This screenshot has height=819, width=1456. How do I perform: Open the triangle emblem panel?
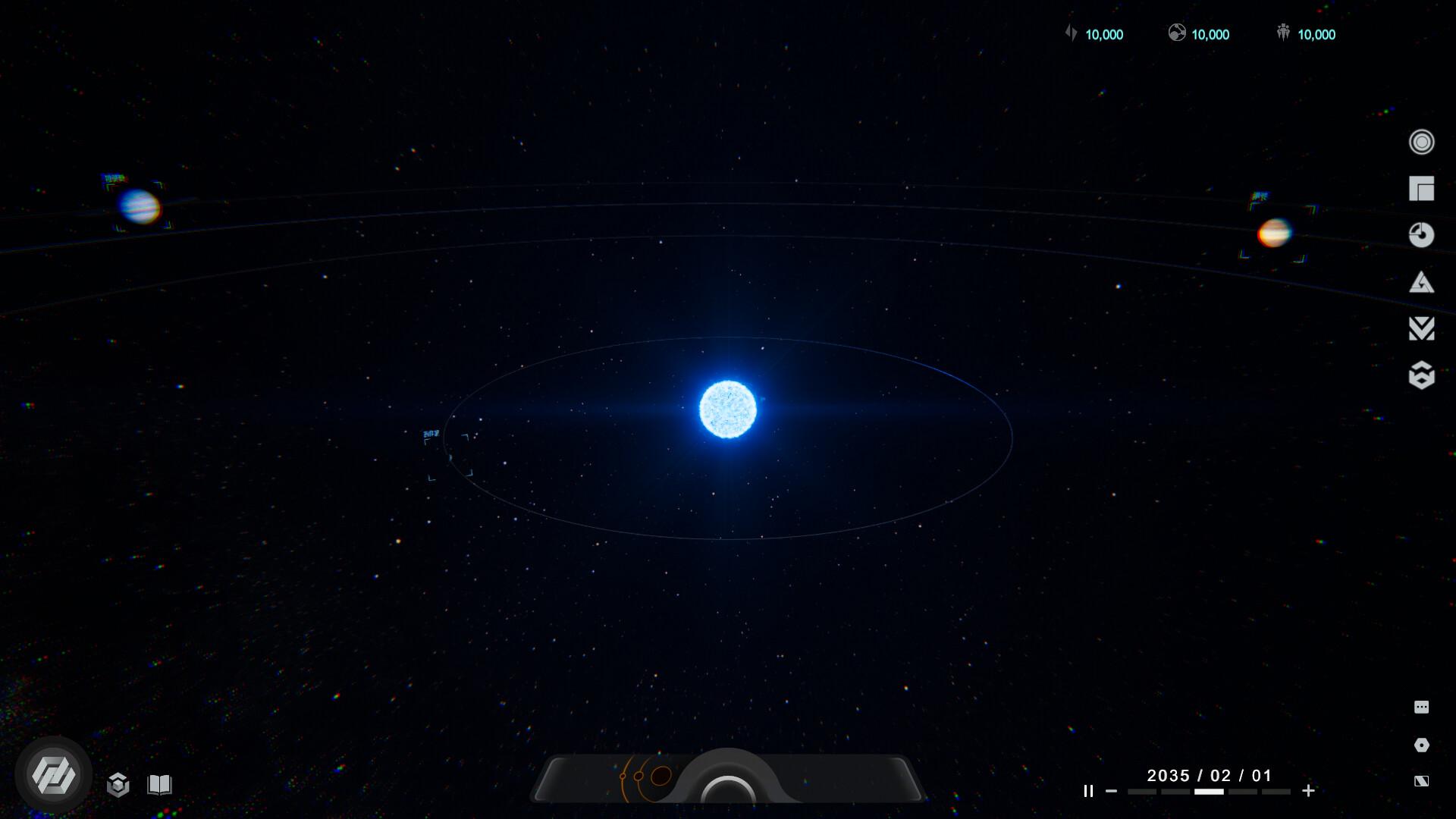[x=1423, y=282]
